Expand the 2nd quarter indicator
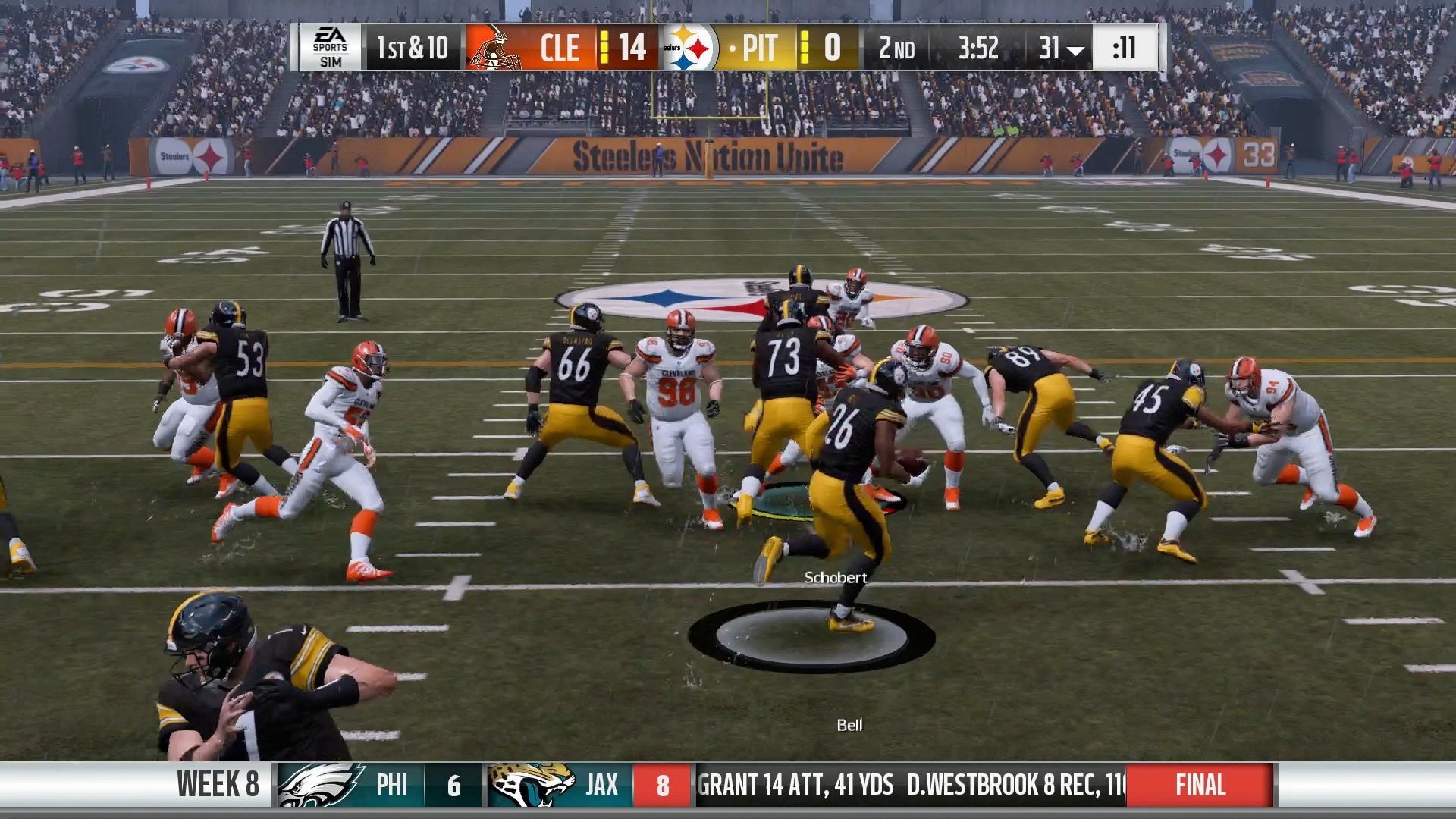 896,47
